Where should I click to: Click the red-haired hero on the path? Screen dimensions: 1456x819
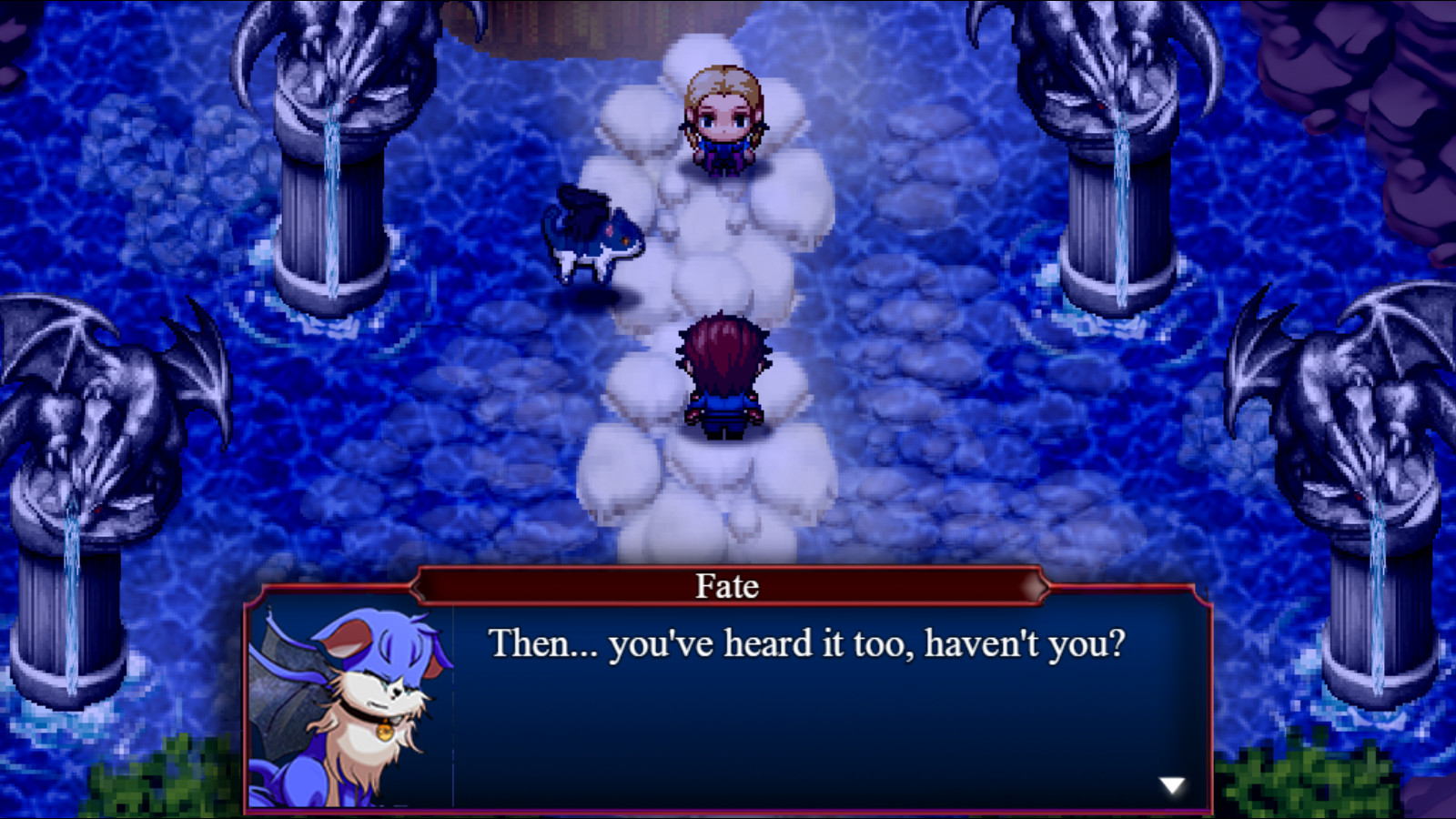coord(723,373)
